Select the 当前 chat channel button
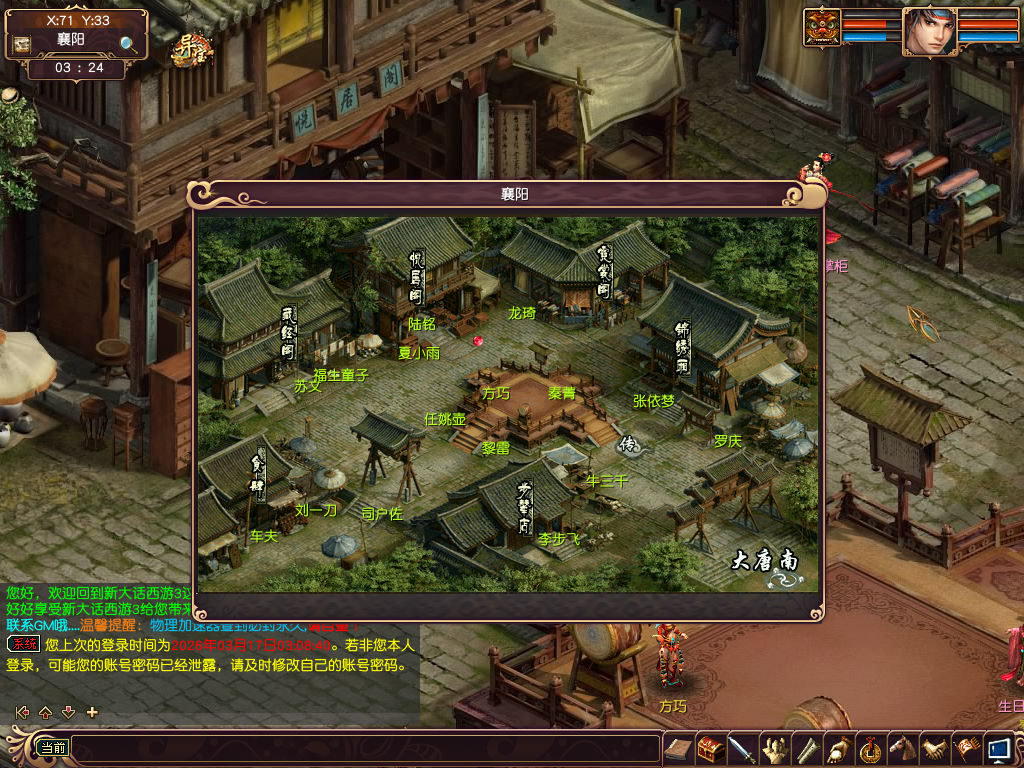The width and height of the screenshot is (1024, 768). [x=51, y=748]
